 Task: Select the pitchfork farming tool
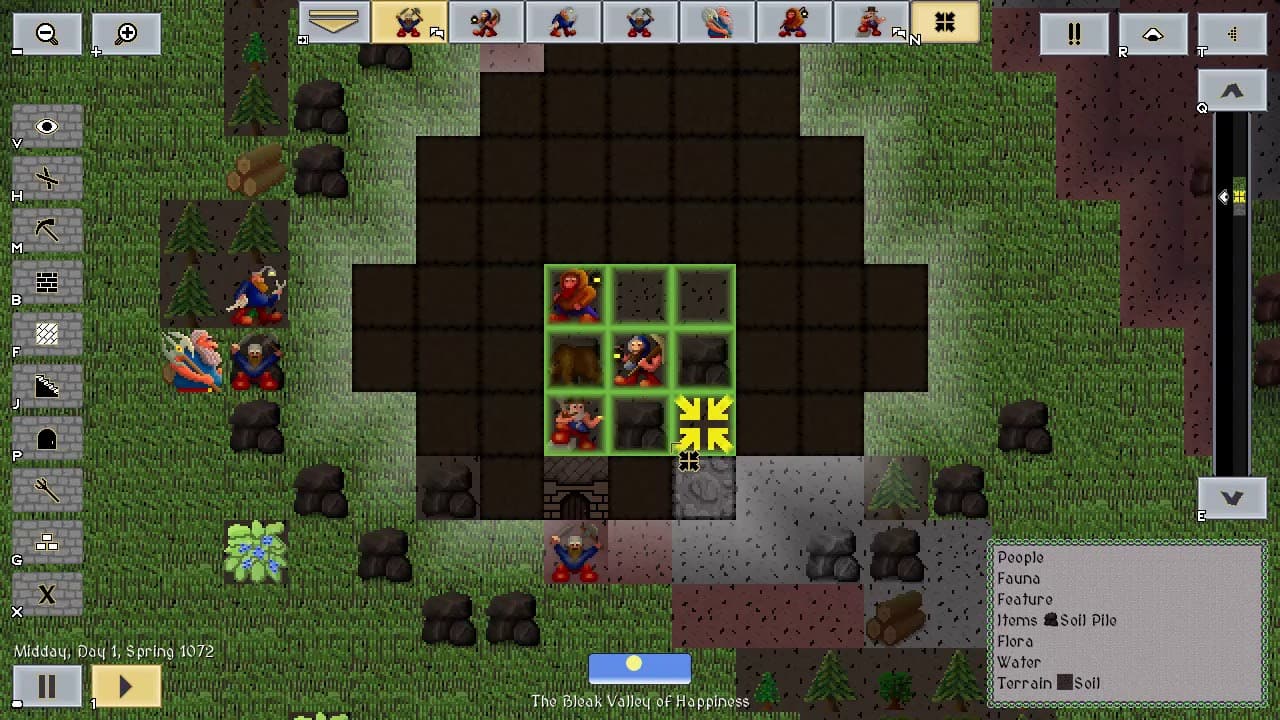47,490
